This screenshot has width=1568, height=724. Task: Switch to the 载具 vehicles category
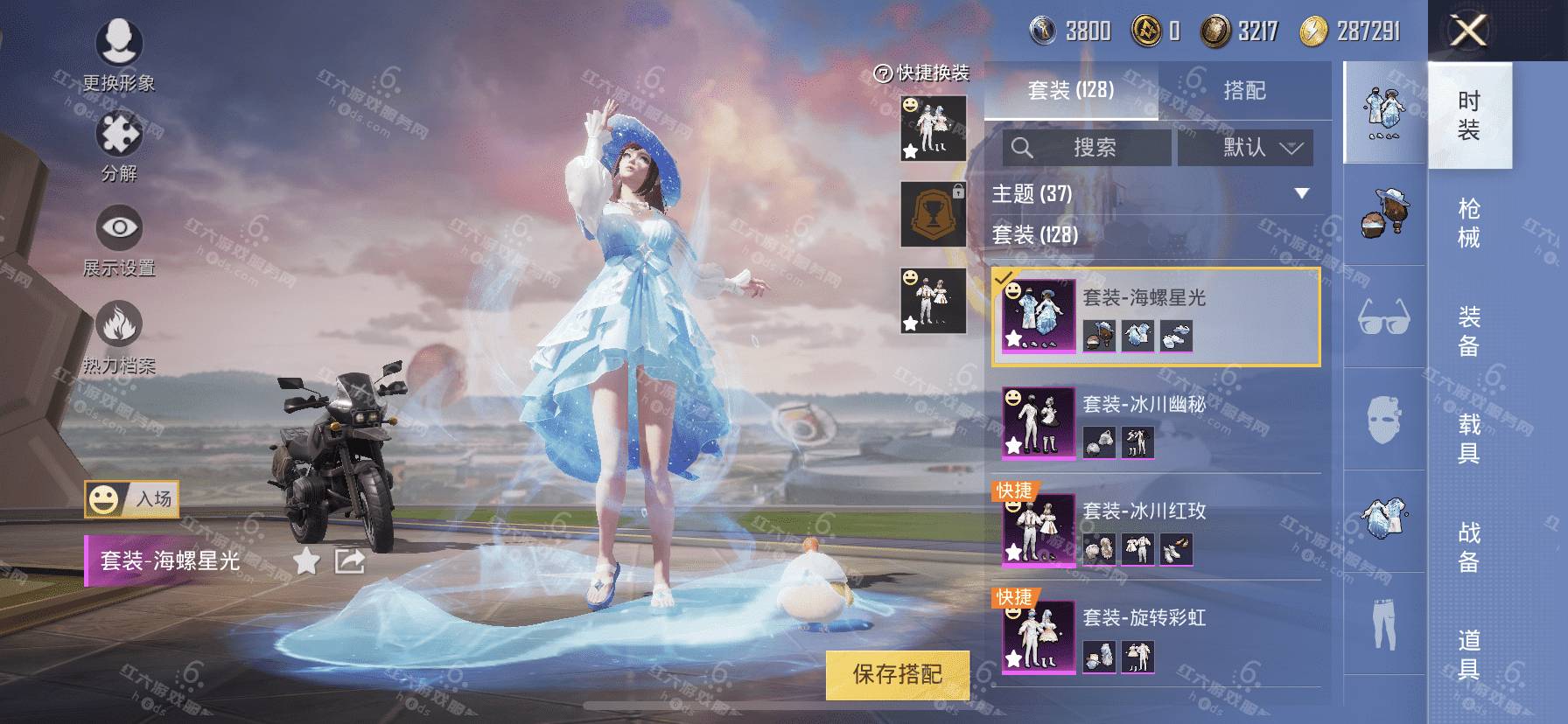coord(1469,438)
